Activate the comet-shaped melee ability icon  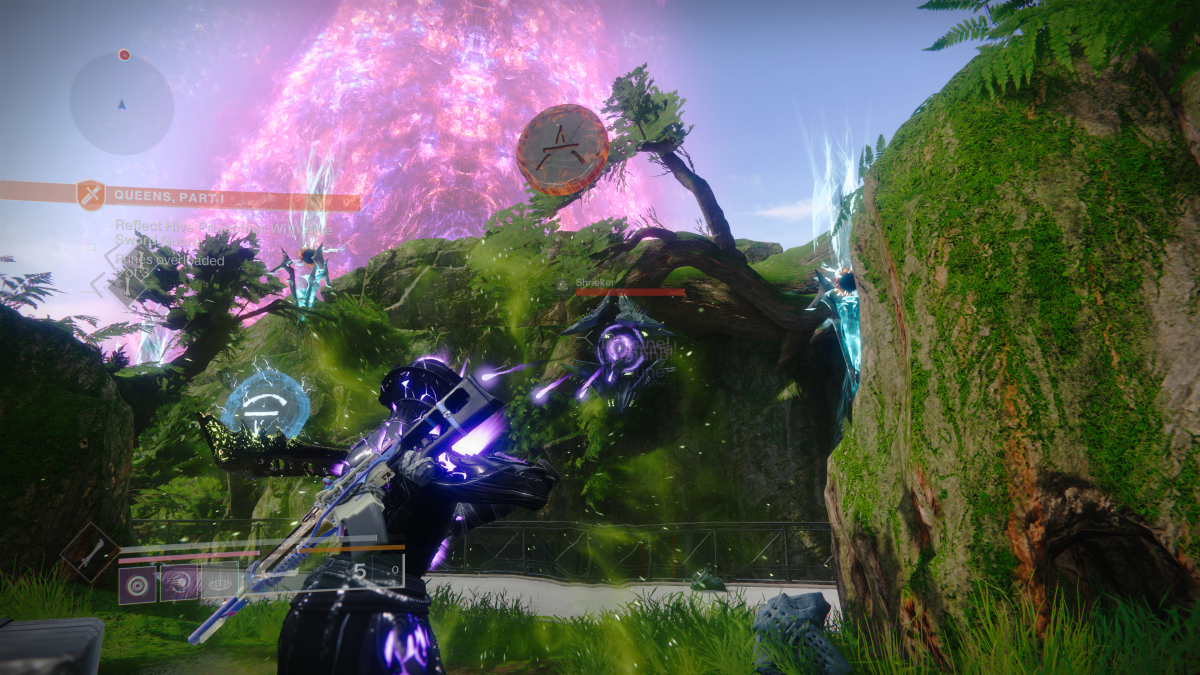(x=179, y=583)
